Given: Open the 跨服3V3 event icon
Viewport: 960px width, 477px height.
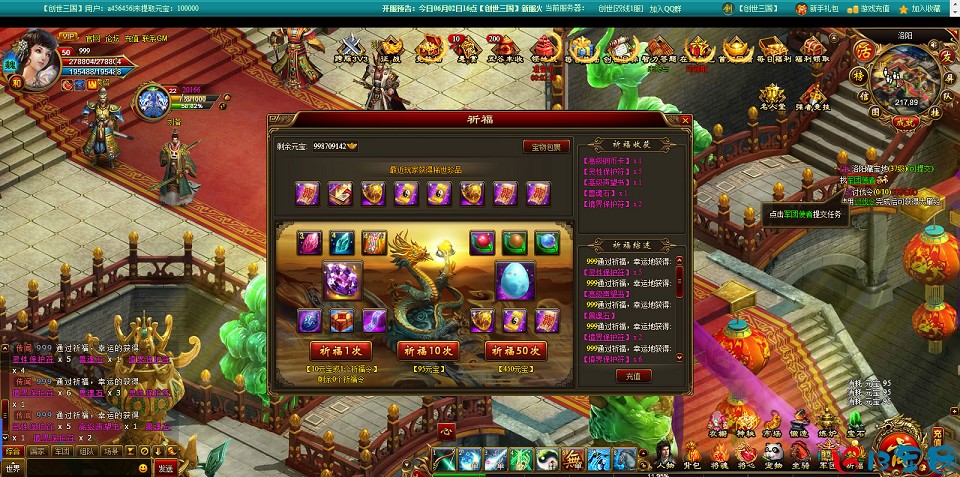Looking at the screenshot, I should 352,50.
